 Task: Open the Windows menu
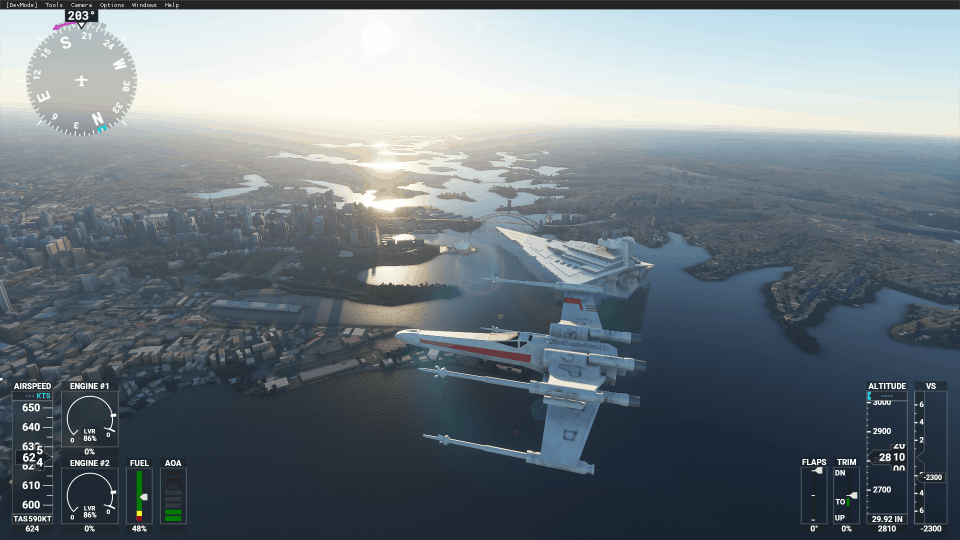tap(144, 5)
